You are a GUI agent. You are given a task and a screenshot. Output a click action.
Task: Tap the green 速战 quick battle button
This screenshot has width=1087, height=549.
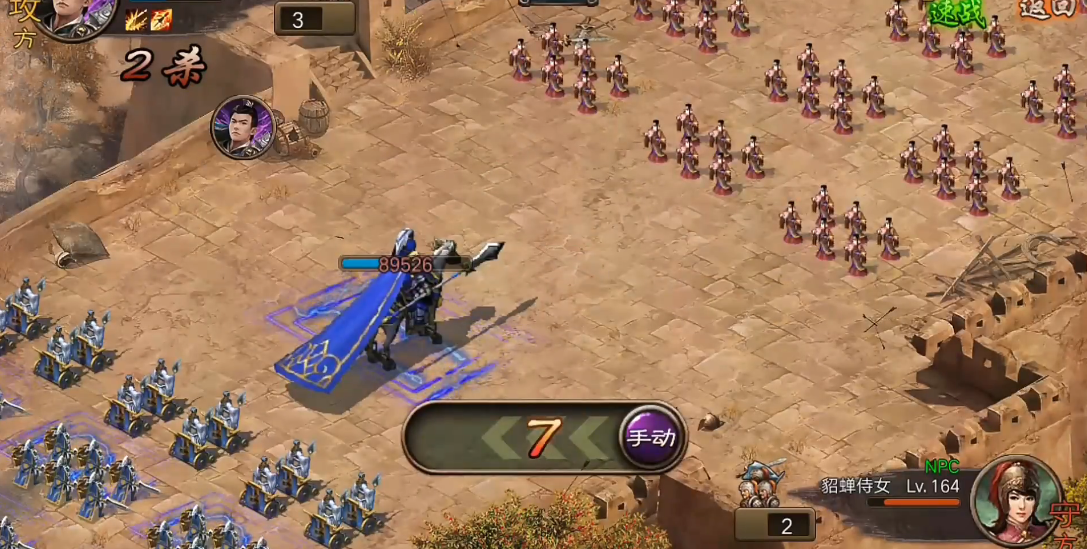pos(957,13)
